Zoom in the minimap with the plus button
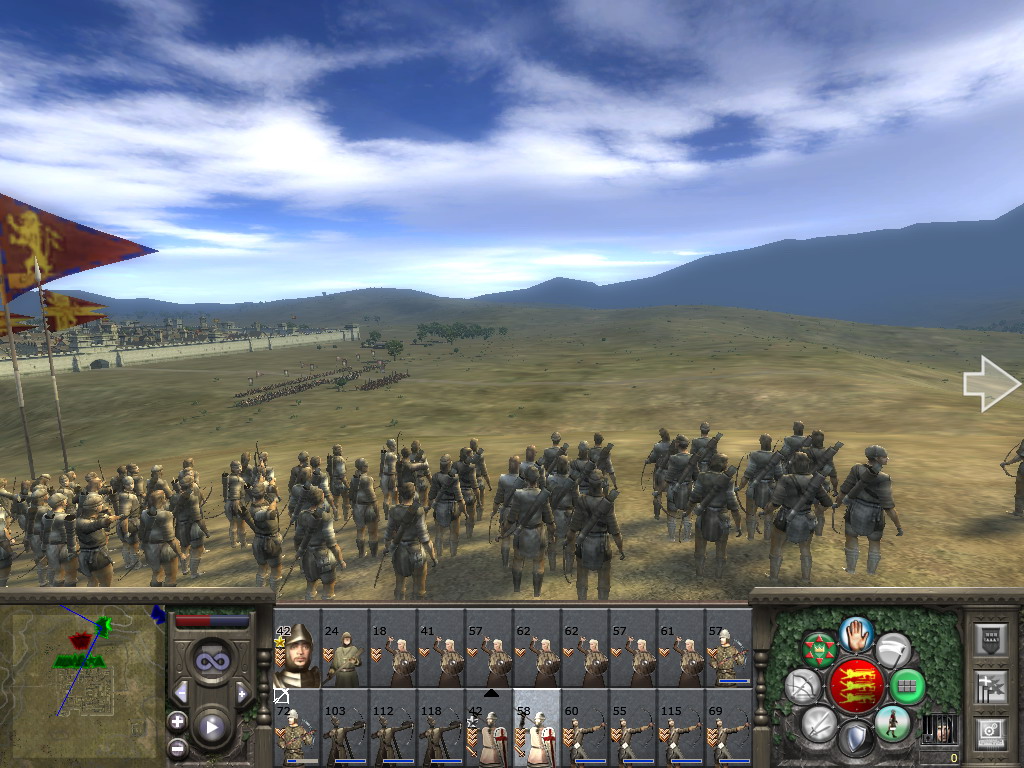 (x=177, y=721)
